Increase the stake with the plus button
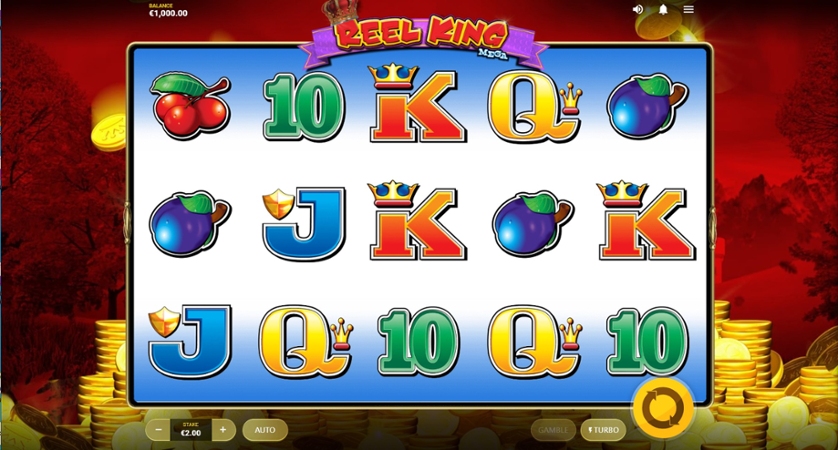 tap(223, 430)
